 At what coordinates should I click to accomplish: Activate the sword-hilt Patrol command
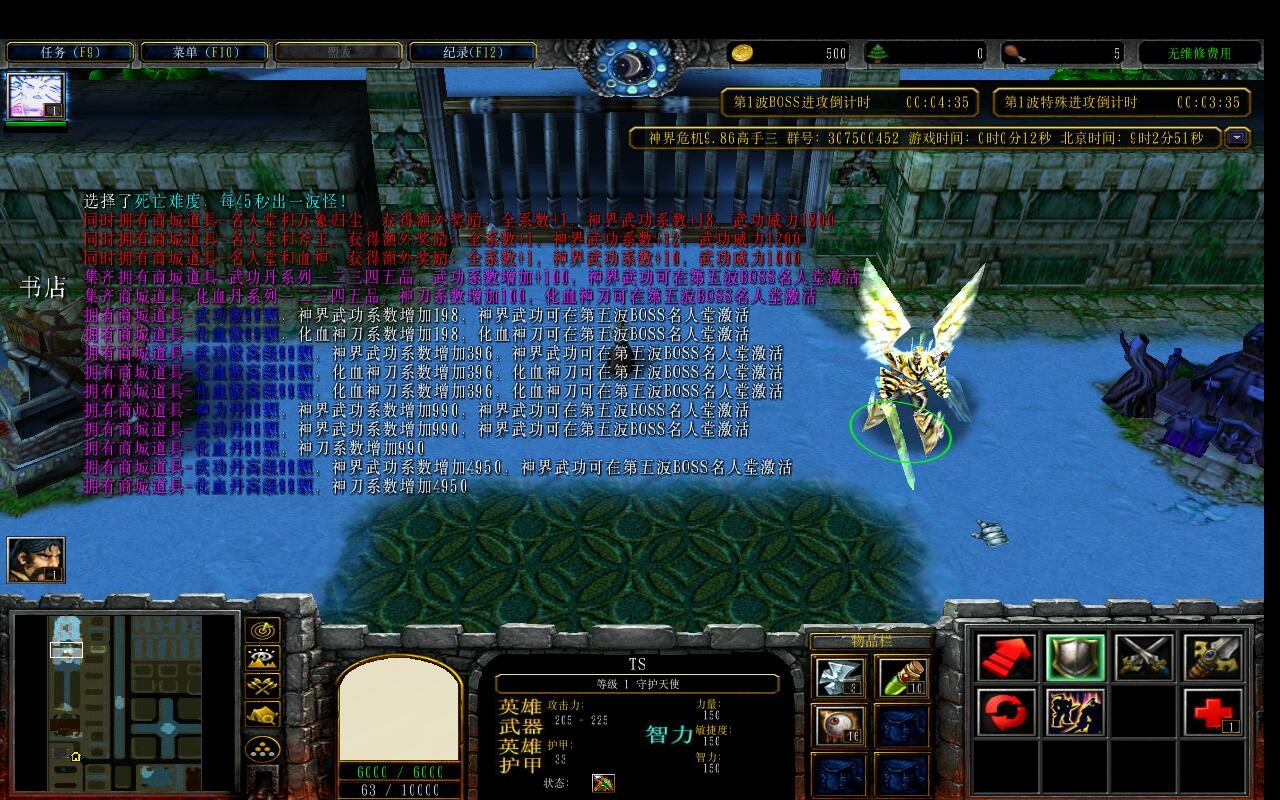(x=1213, y=657)
